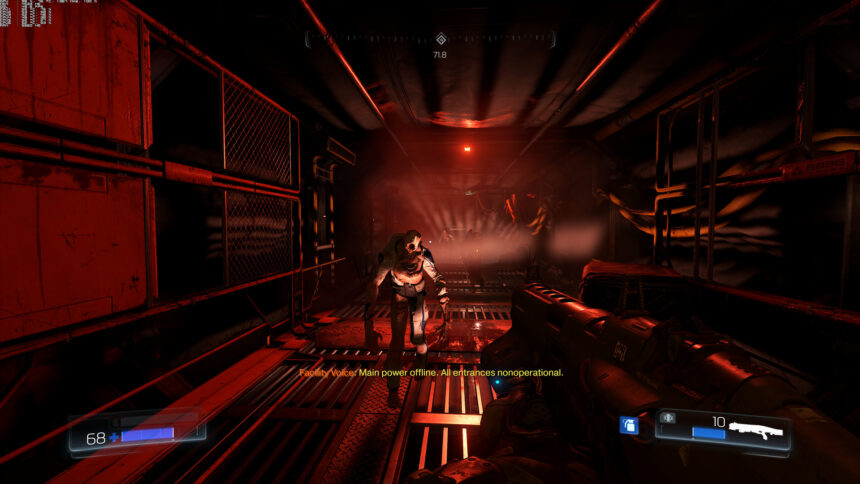
Task: Click the weapon mod icon above ammo bar
Action: (669, 417)
